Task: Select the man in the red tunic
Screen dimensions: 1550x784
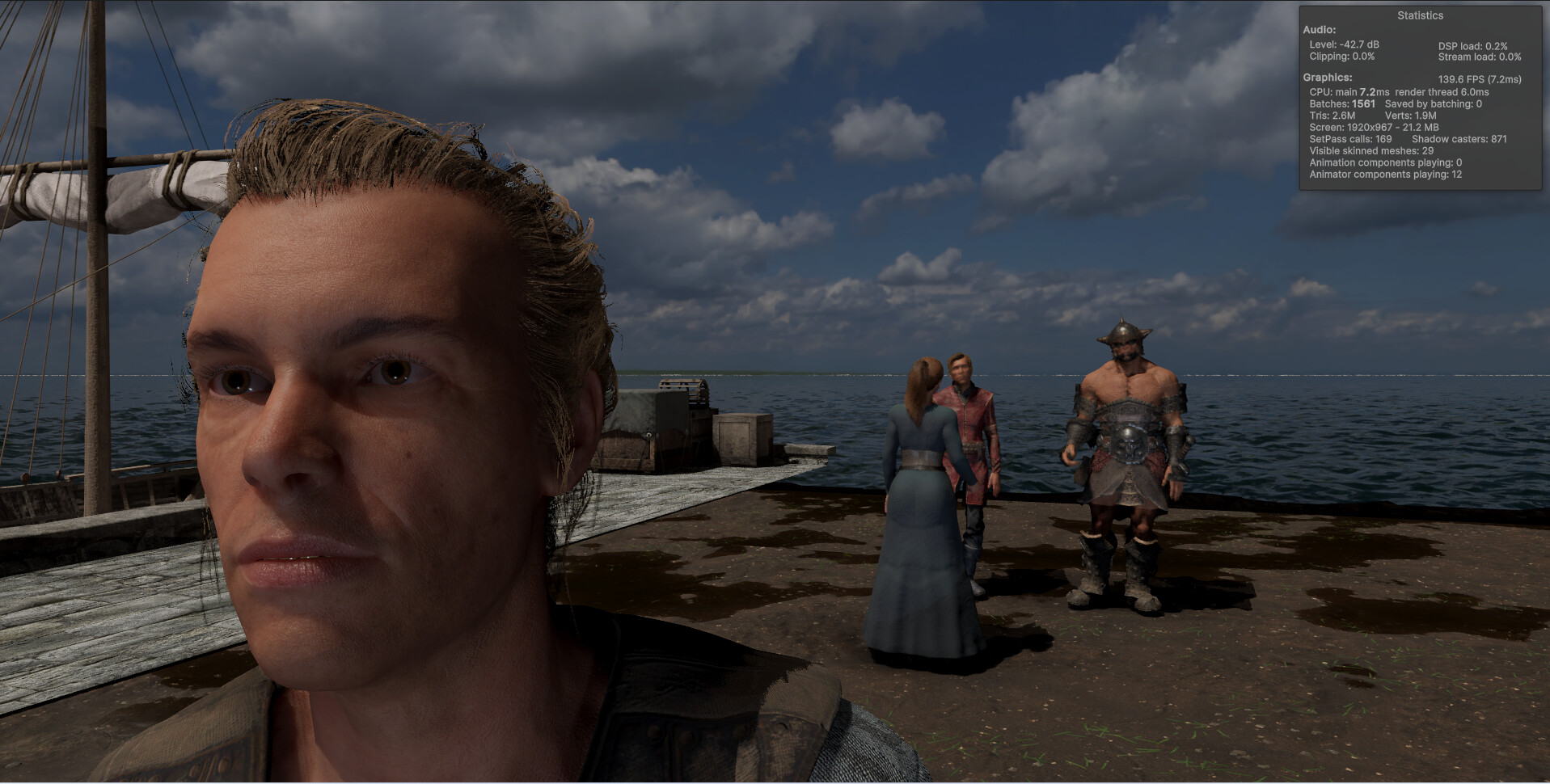Action: click(x=968, y=436)
